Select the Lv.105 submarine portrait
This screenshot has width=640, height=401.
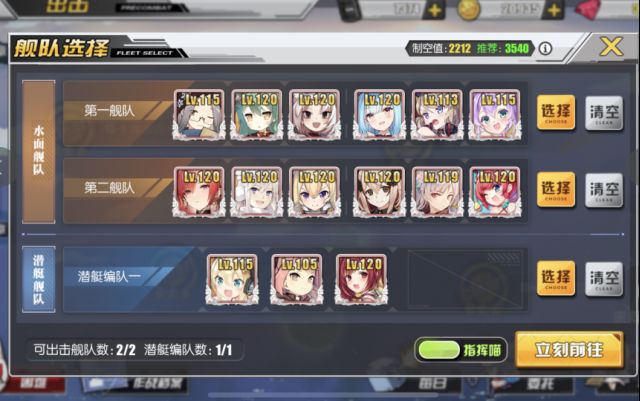pos(296,278)
